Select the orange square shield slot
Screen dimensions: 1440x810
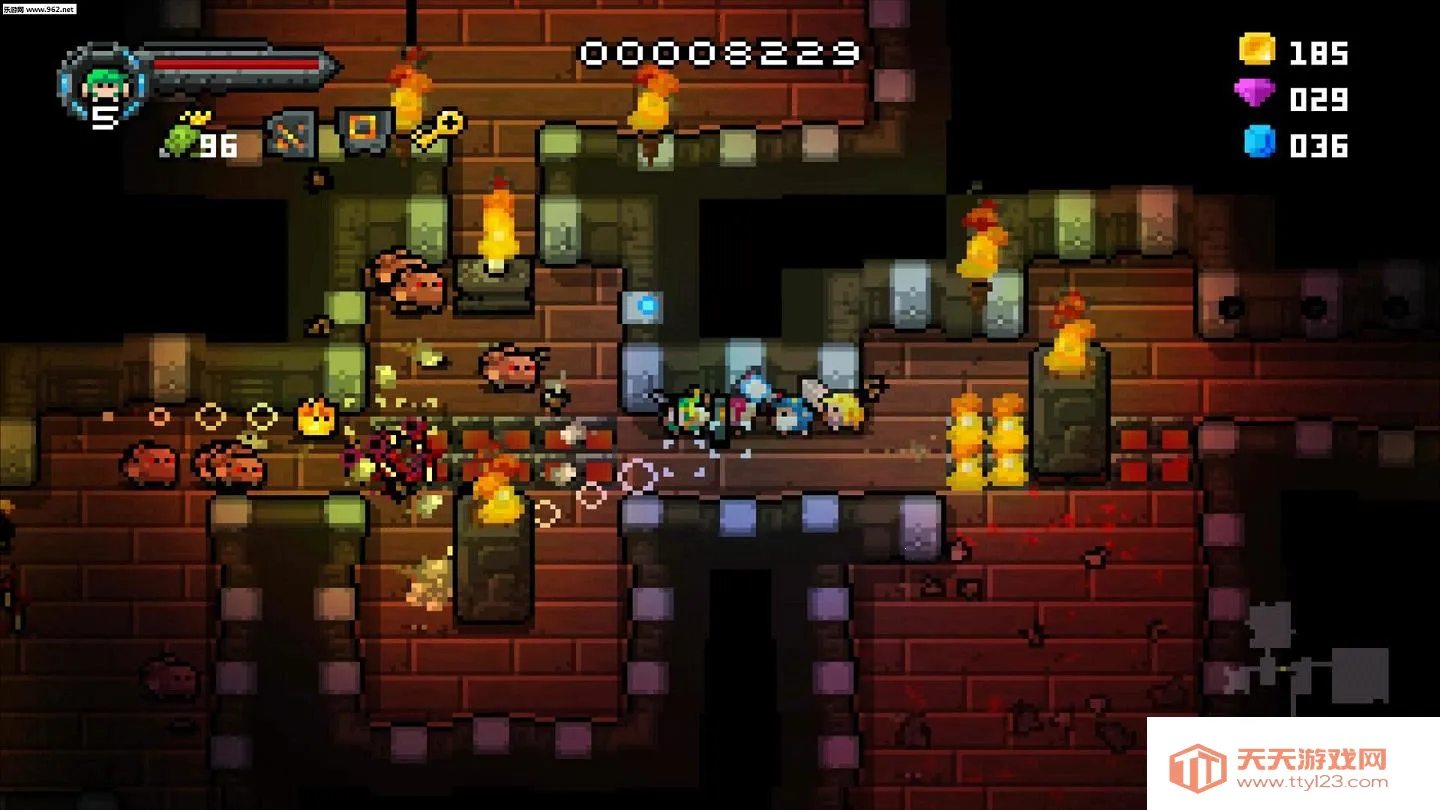363,130
